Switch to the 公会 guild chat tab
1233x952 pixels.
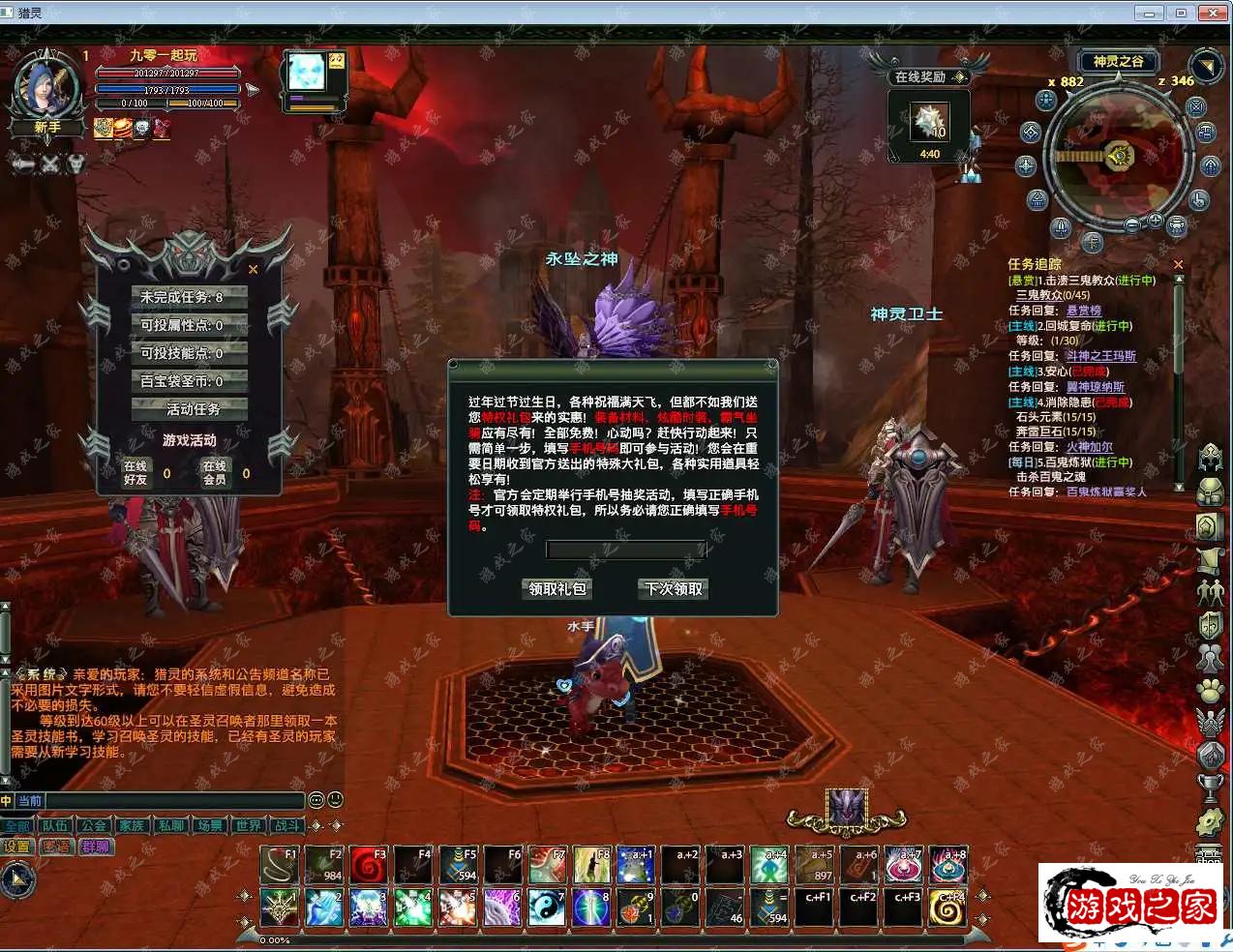[x=94, y=826]
